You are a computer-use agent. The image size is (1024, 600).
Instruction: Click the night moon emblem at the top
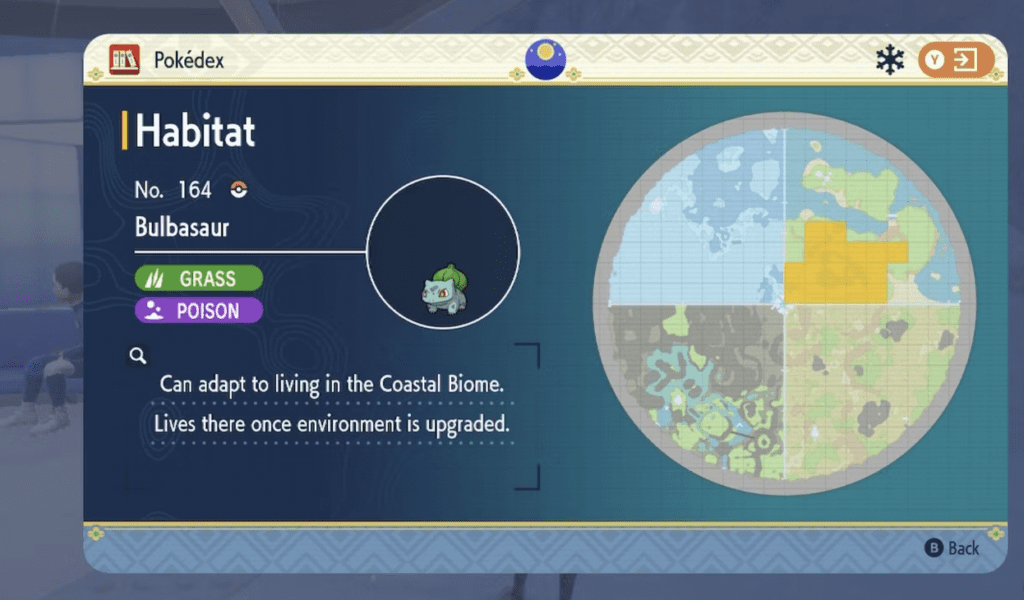(x=546, y=59)
